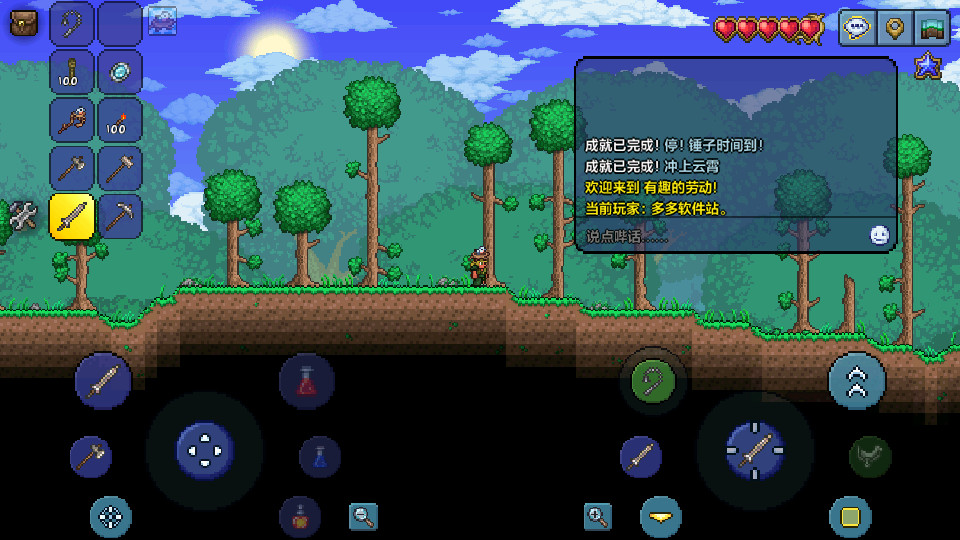The width and height of the screenshot is (960, 540).
Task: Select the grappling hook hotbar slot
Action: tap(72, 23)
